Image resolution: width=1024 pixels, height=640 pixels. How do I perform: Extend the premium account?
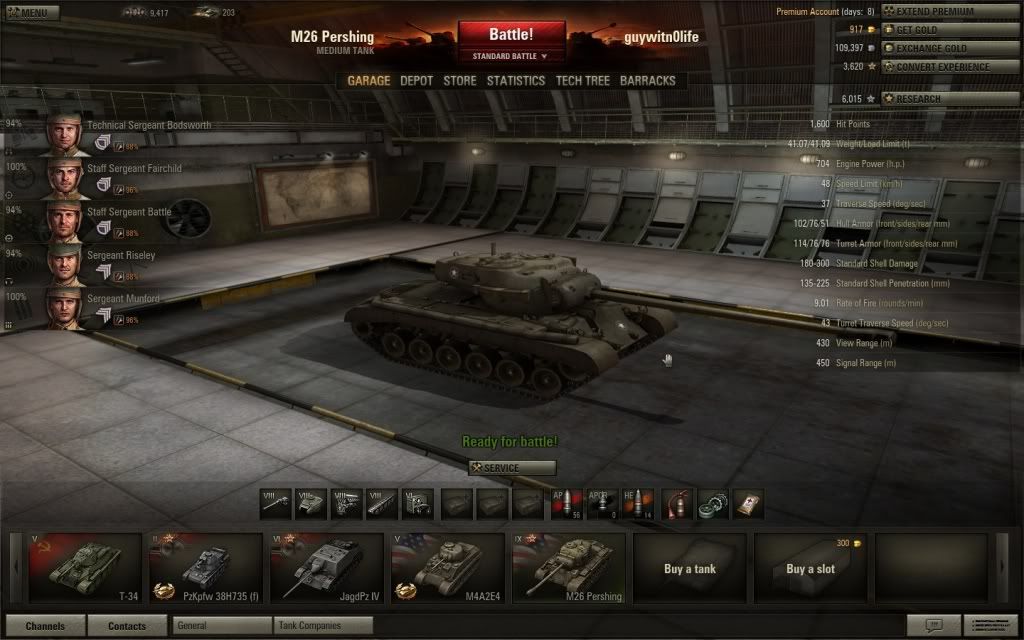pos(936,11)
